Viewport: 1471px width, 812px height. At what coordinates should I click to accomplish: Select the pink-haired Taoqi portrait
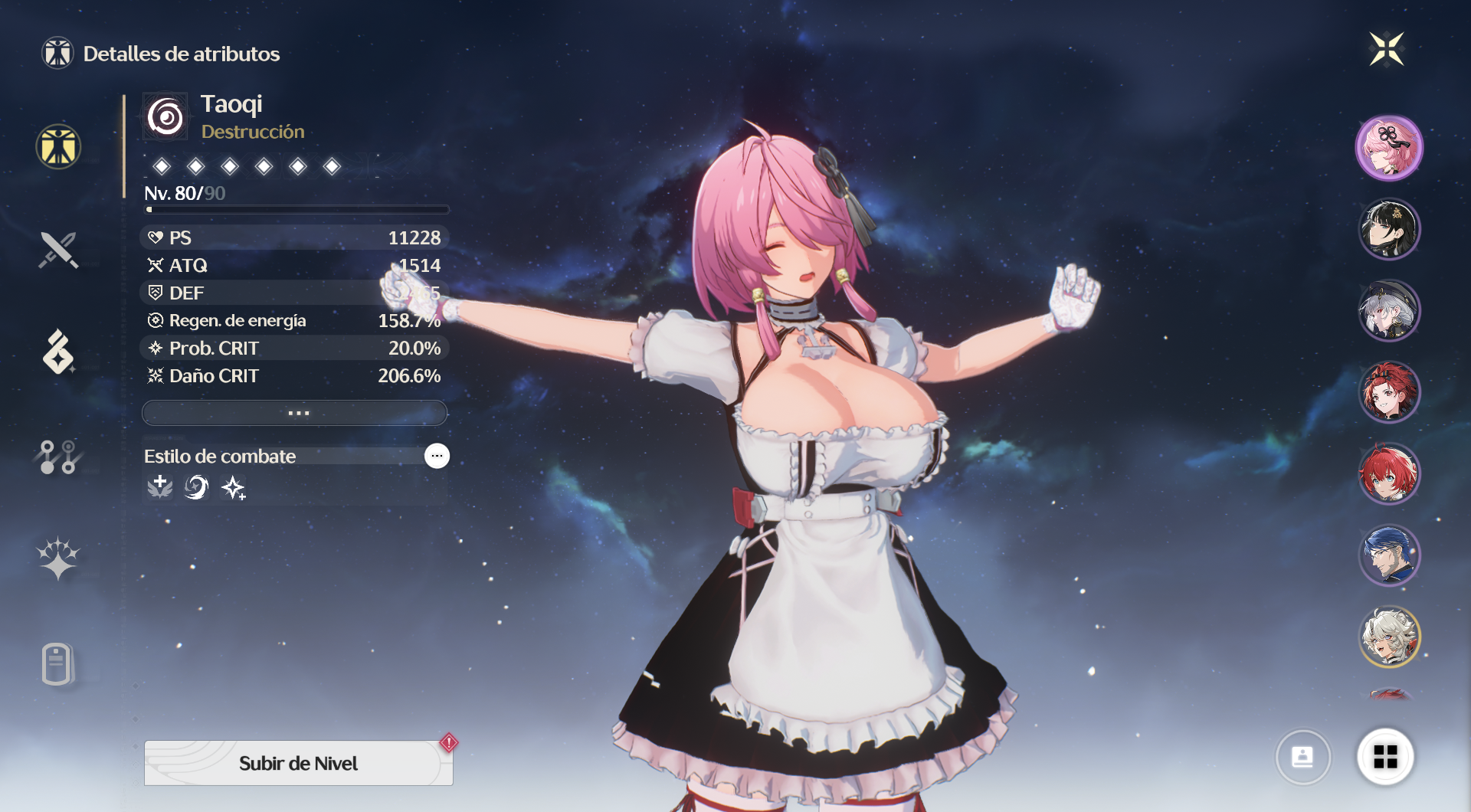[x=1389, y=148]
